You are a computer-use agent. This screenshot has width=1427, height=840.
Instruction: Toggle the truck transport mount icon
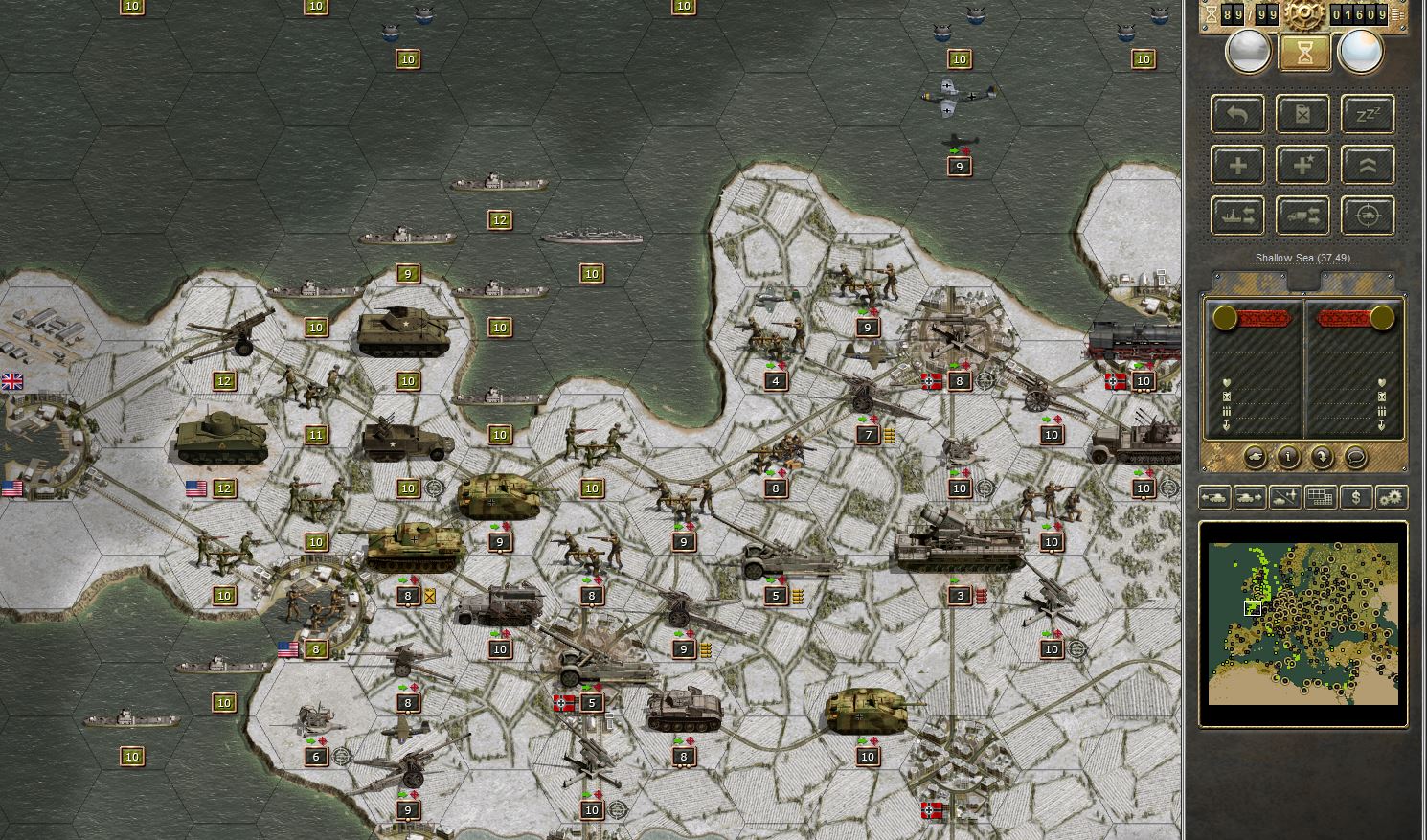pyautogui.click(x=1302, y=214)
